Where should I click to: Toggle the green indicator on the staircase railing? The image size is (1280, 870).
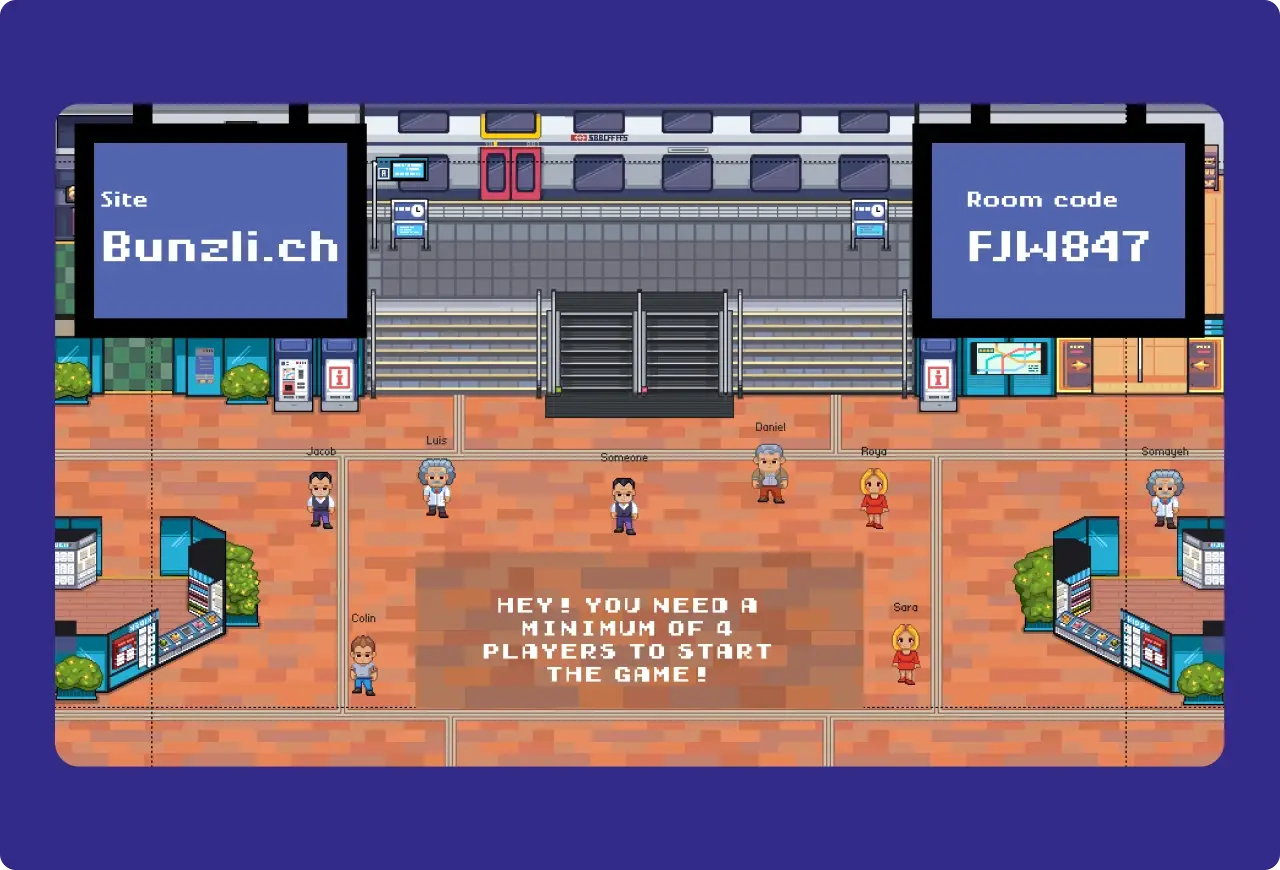coord(558,388)
